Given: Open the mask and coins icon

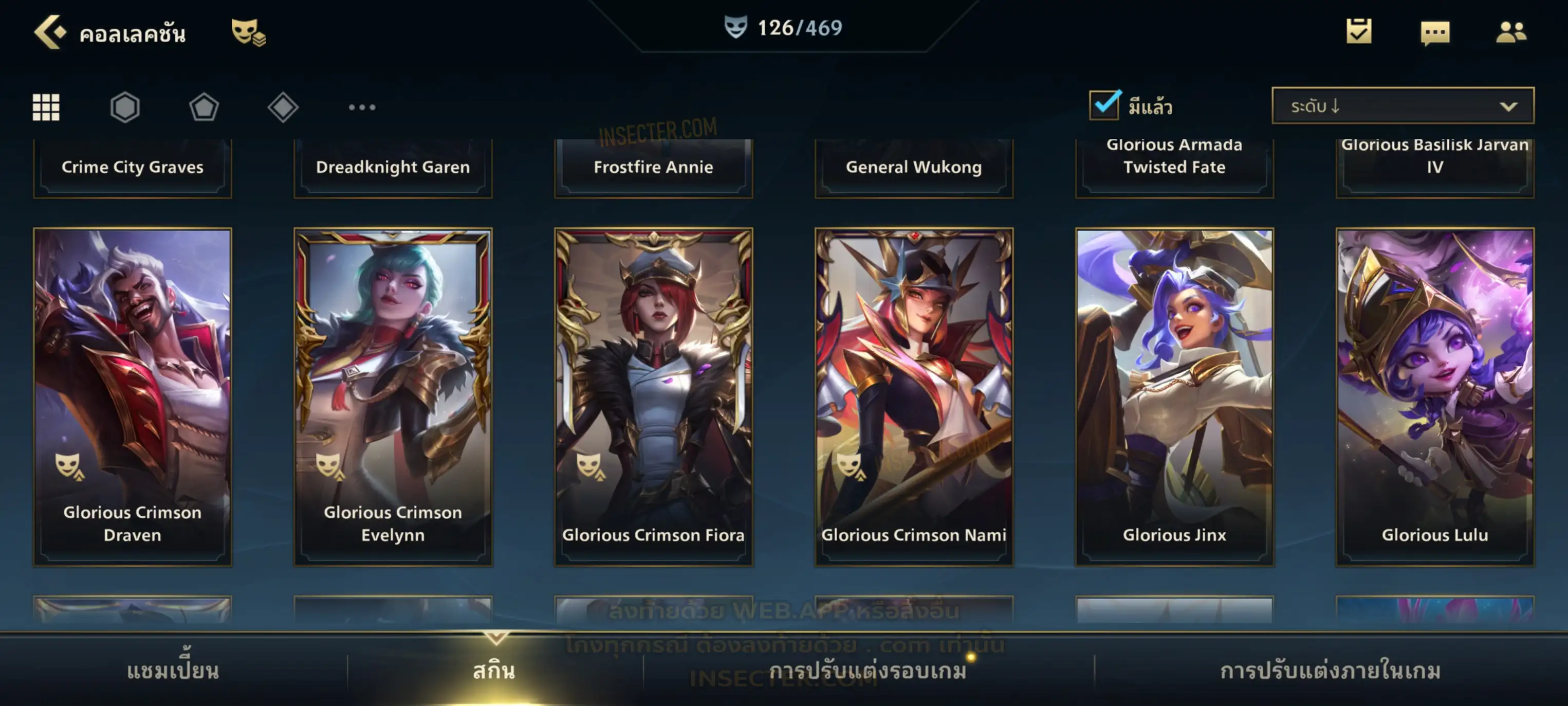Looking at the screenshot, I should pyautogui.click(x=248, y=32).
